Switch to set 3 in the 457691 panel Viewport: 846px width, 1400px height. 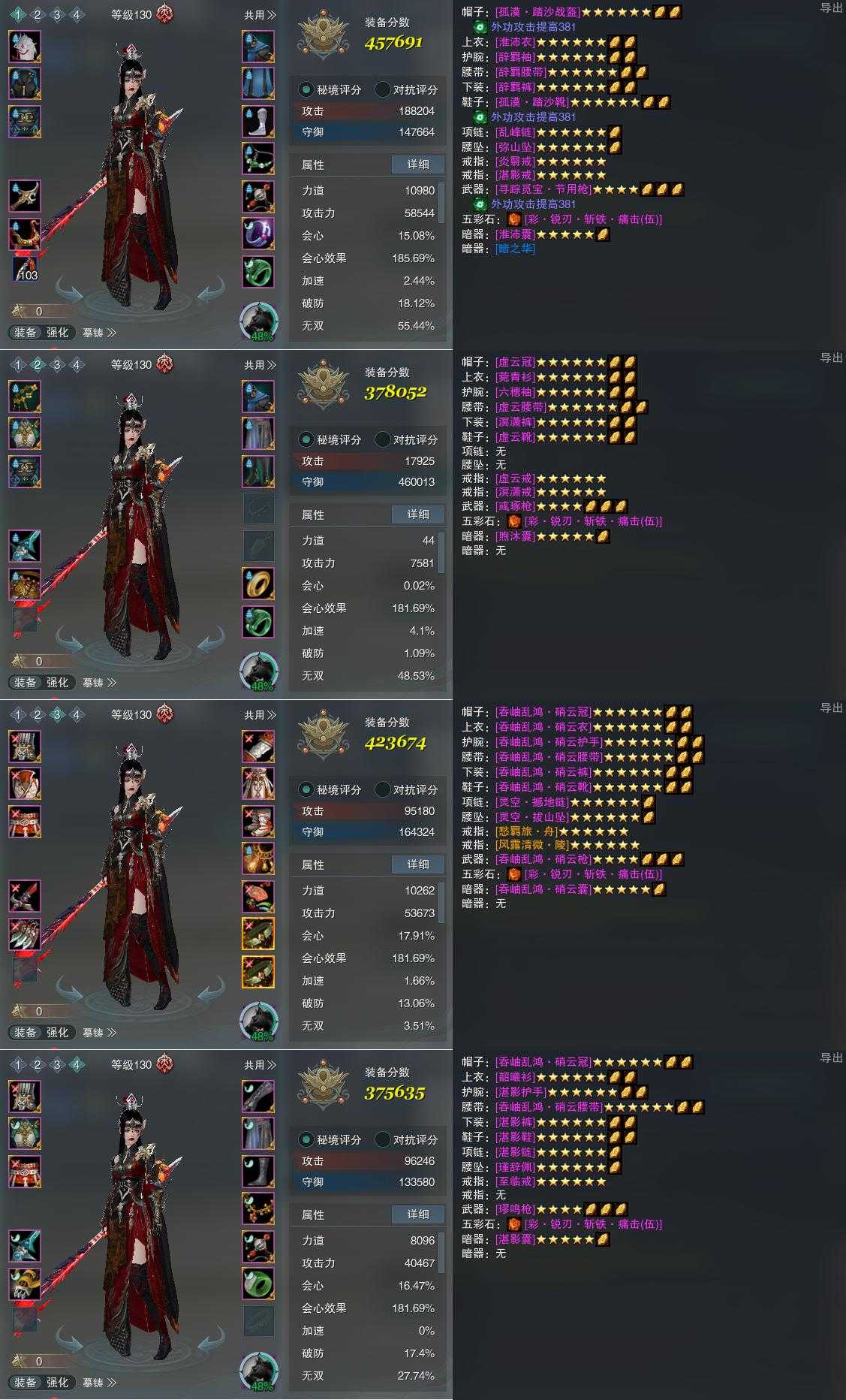point(56,15)
